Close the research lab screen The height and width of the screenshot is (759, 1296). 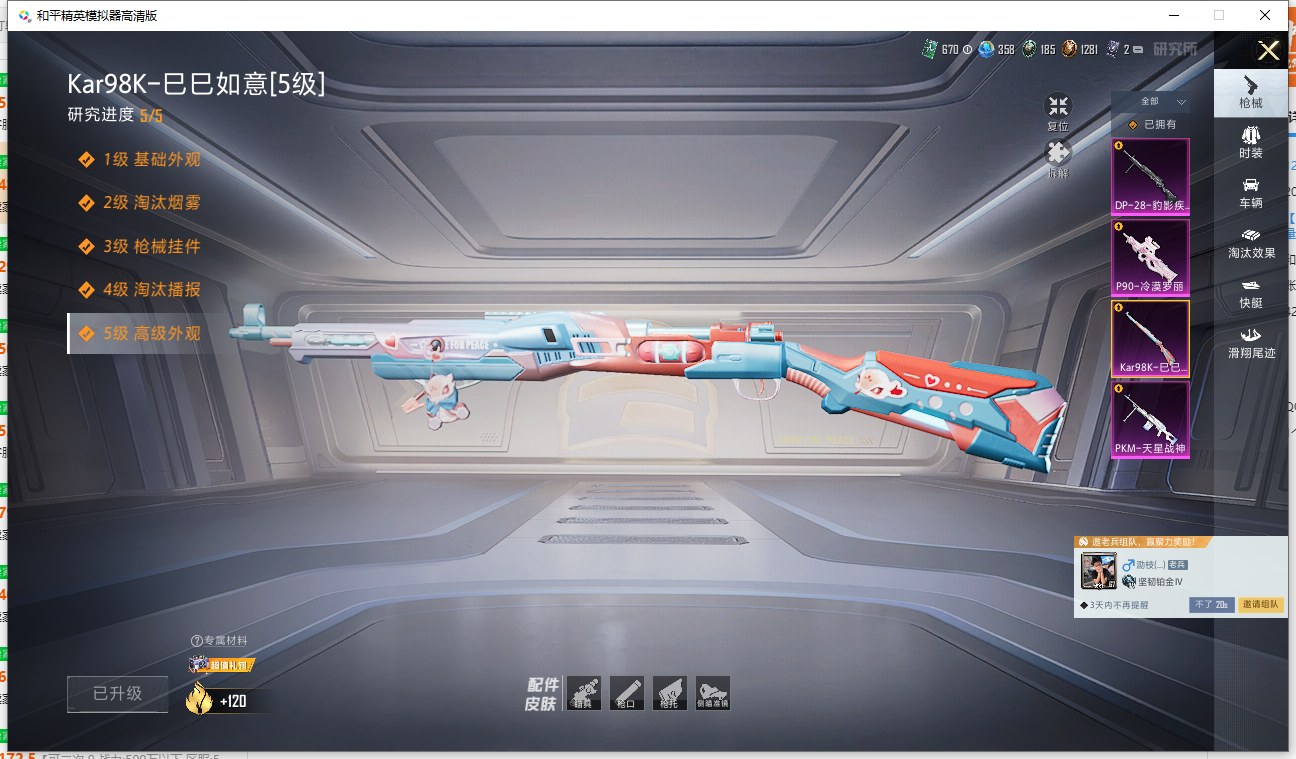1268,51
